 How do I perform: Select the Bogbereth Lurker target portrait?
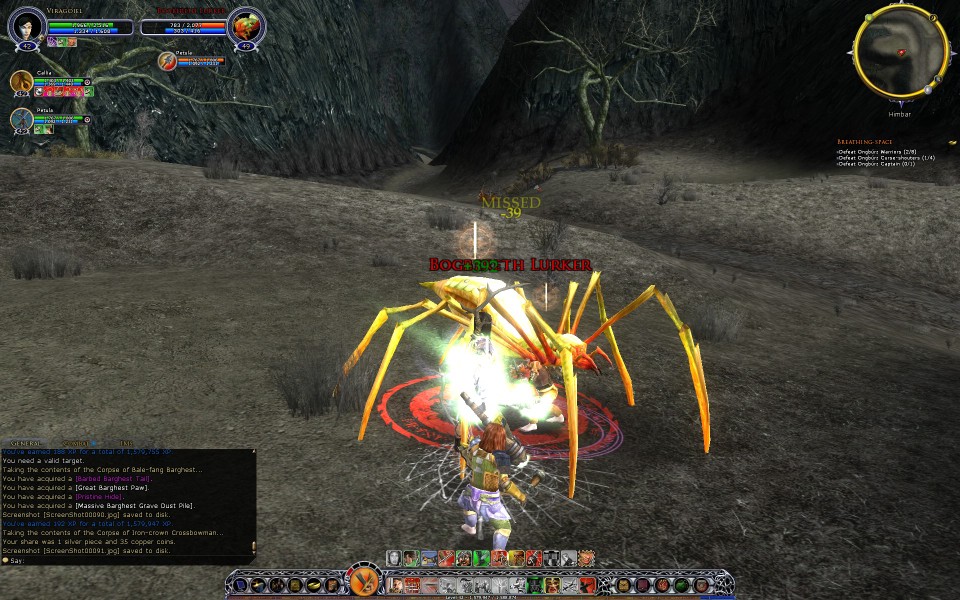coord(245,26)
